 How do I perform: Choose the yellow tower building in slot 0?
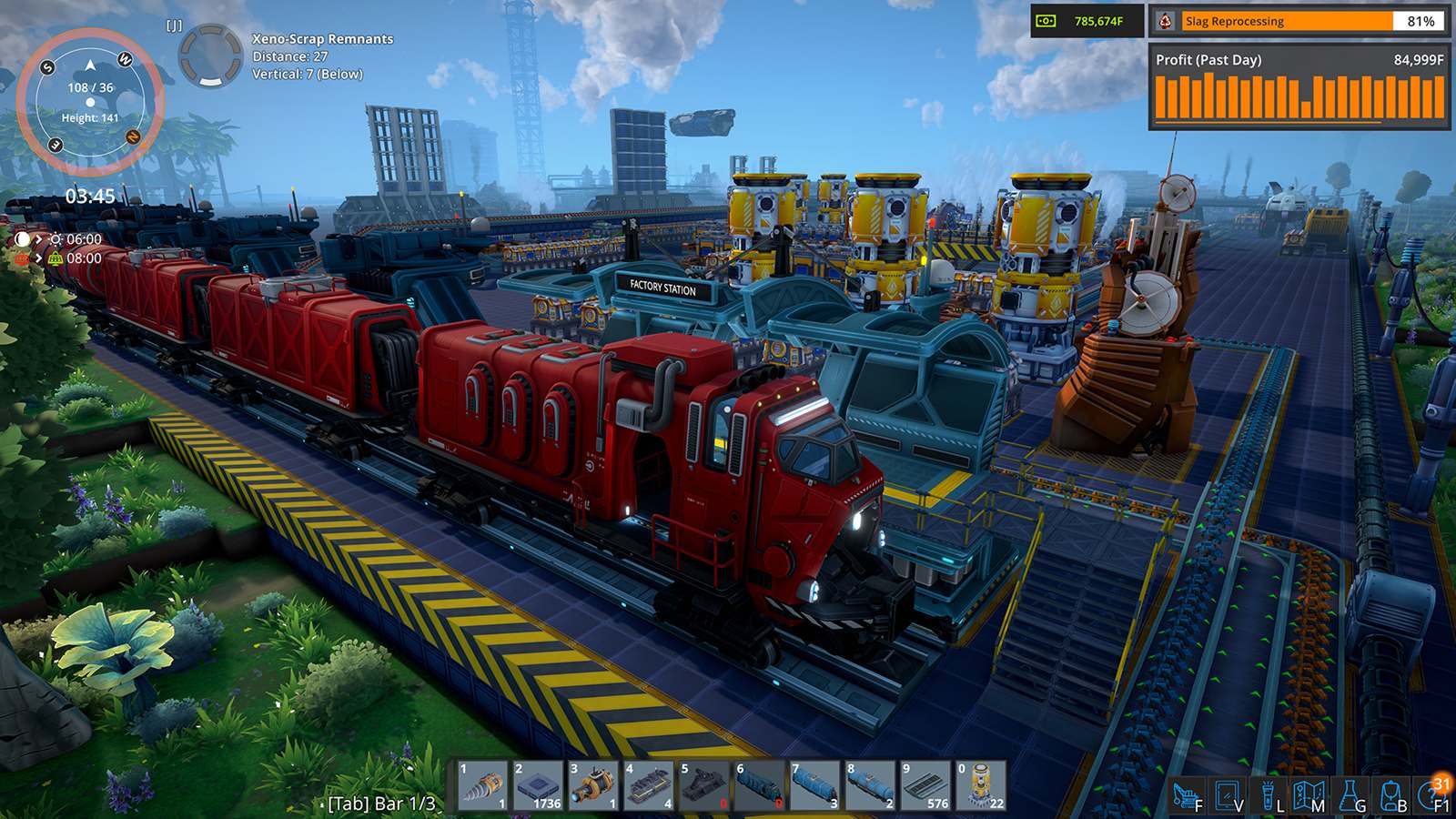pos(980,785)
